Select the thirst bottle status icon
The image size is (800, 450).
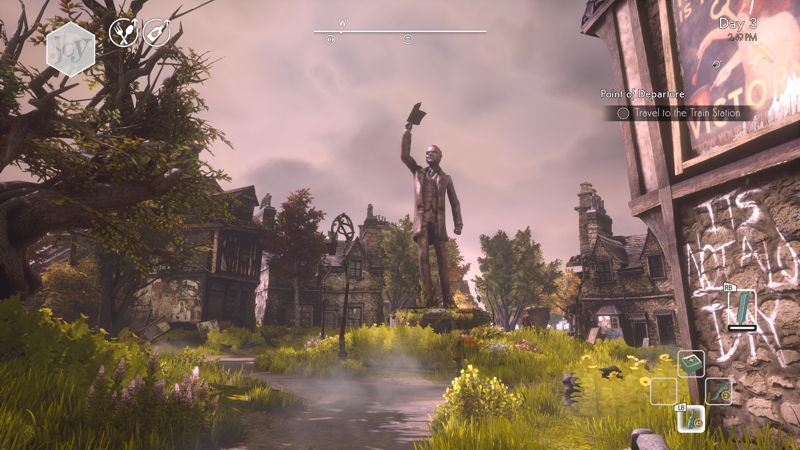click(156, 33)
